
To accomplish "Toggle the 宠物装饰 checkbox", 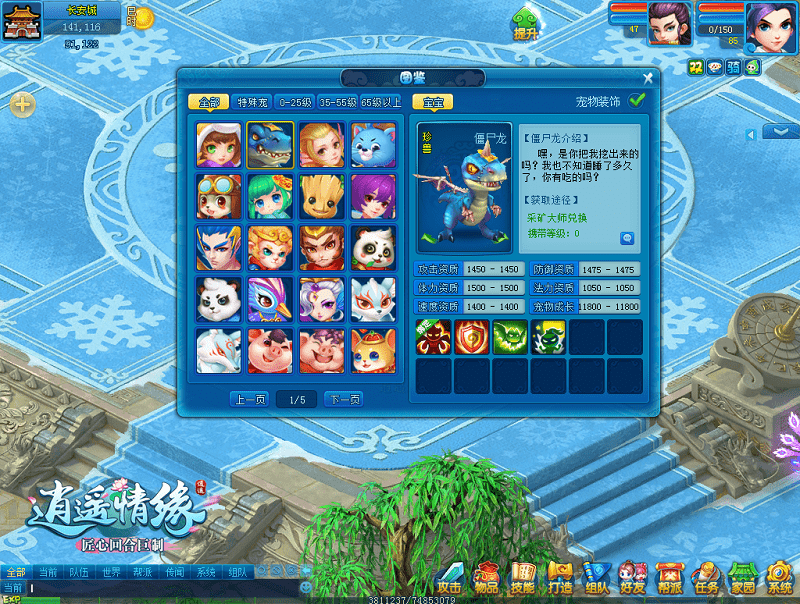I will pyautogui.click(x=637, y=100).
